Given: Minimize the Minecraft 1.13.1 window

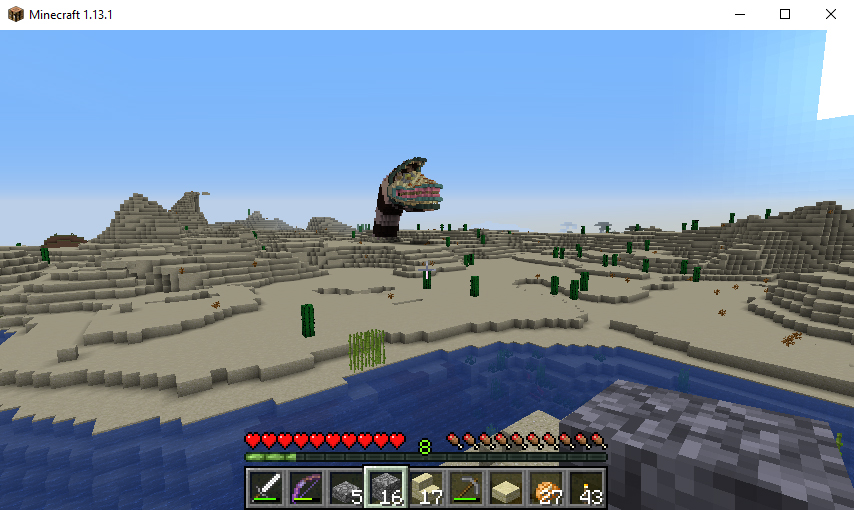Looking at the screenshot, I should point(740,14).
